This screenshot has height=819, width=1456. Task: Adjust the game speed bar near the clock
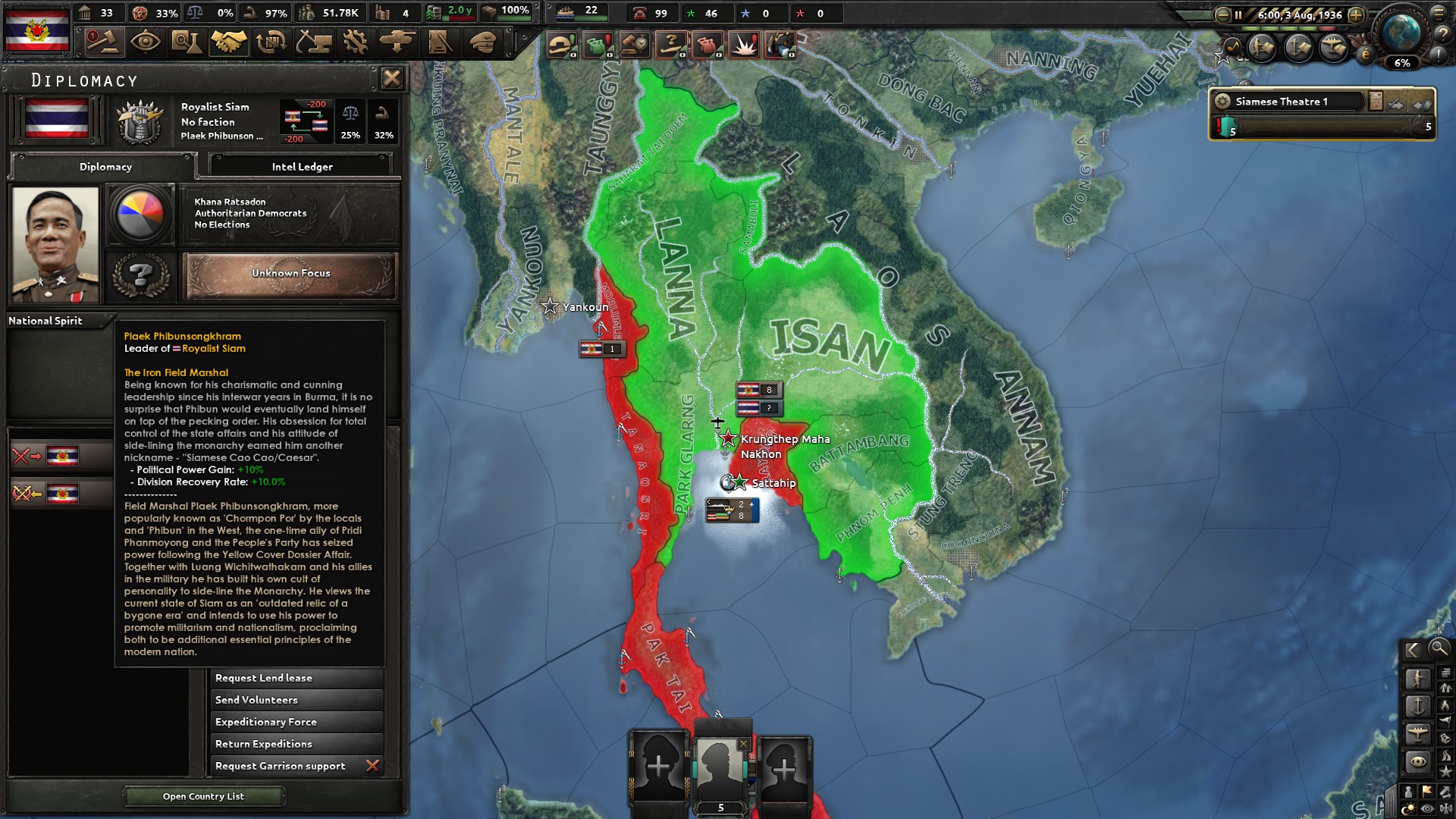[x=1289, y=28]
